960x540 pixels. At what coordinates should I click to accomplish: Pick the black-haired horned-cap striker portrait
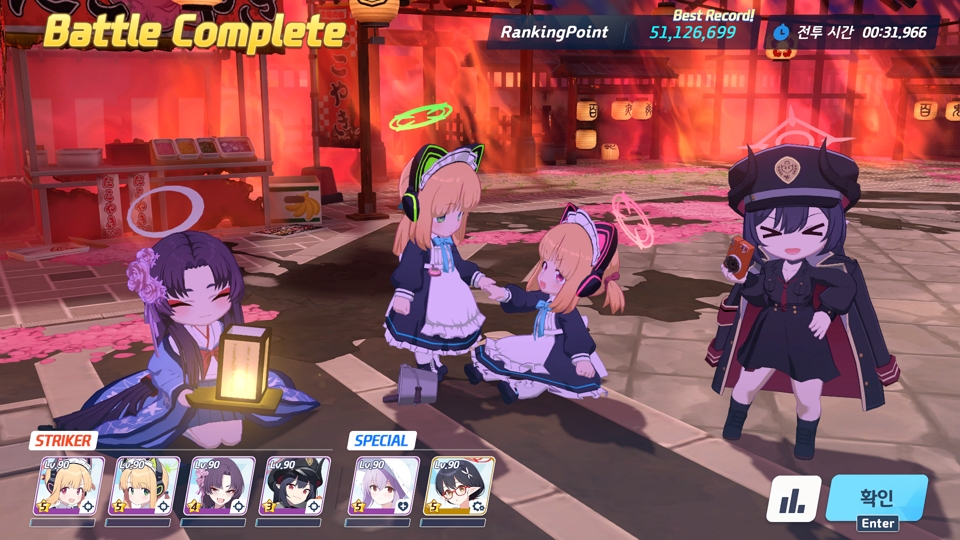tap(294, 486)
